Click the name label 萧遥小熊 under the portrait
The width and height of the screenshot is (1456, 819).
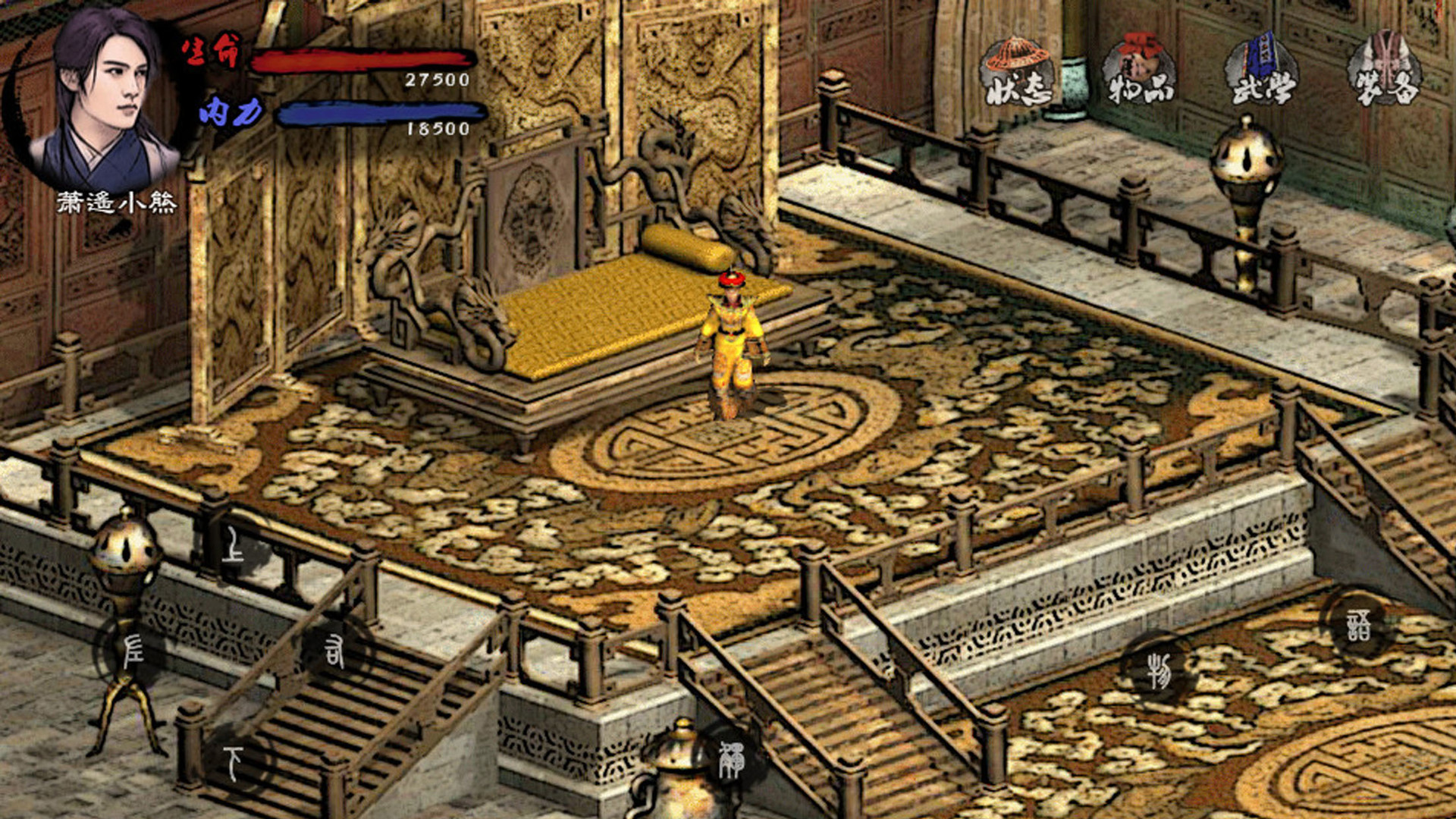118,201
